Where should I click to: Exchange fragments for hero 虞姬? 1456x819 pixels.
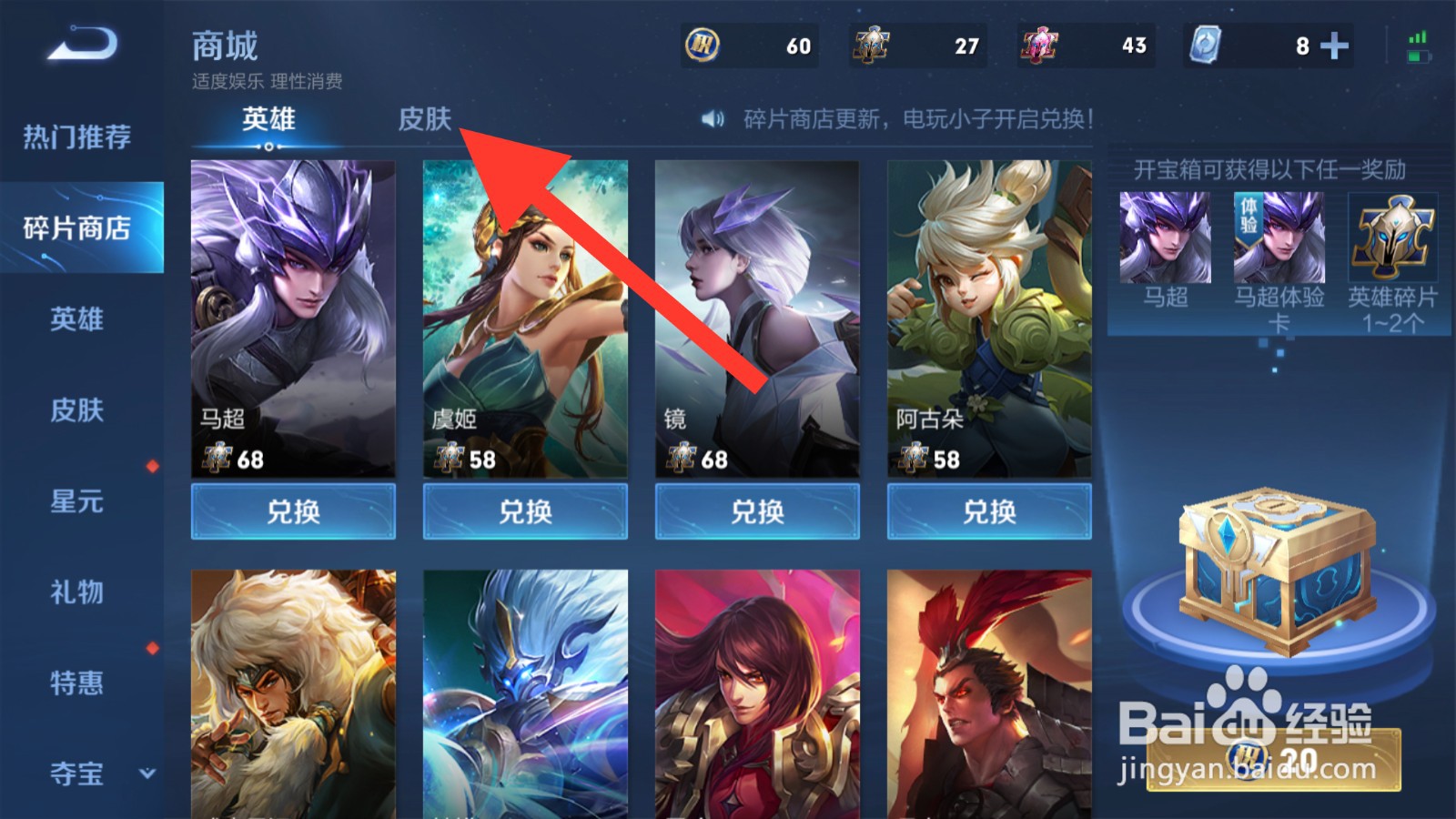[525, 511]
